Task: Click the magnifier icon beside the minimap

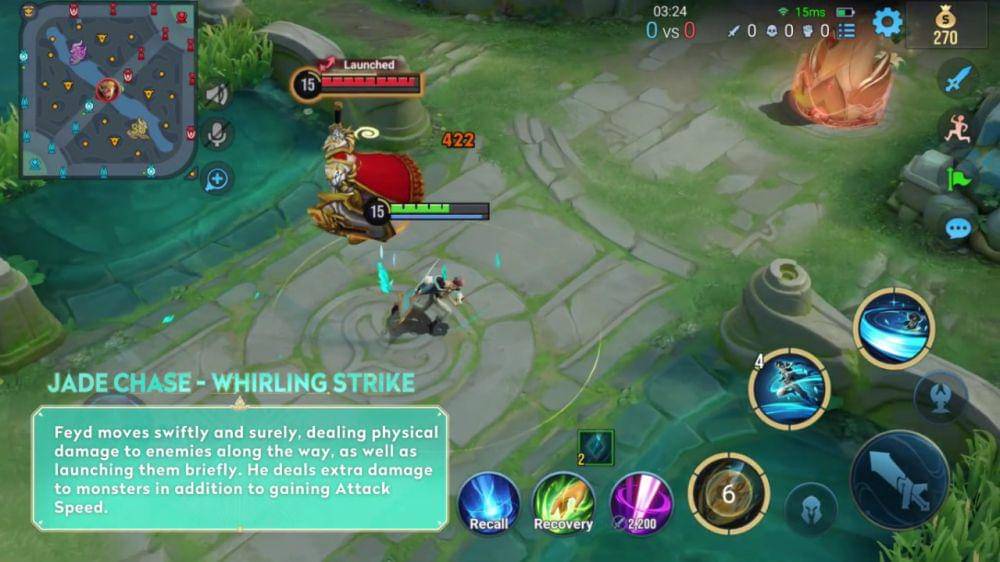Action: click(216, 179)
